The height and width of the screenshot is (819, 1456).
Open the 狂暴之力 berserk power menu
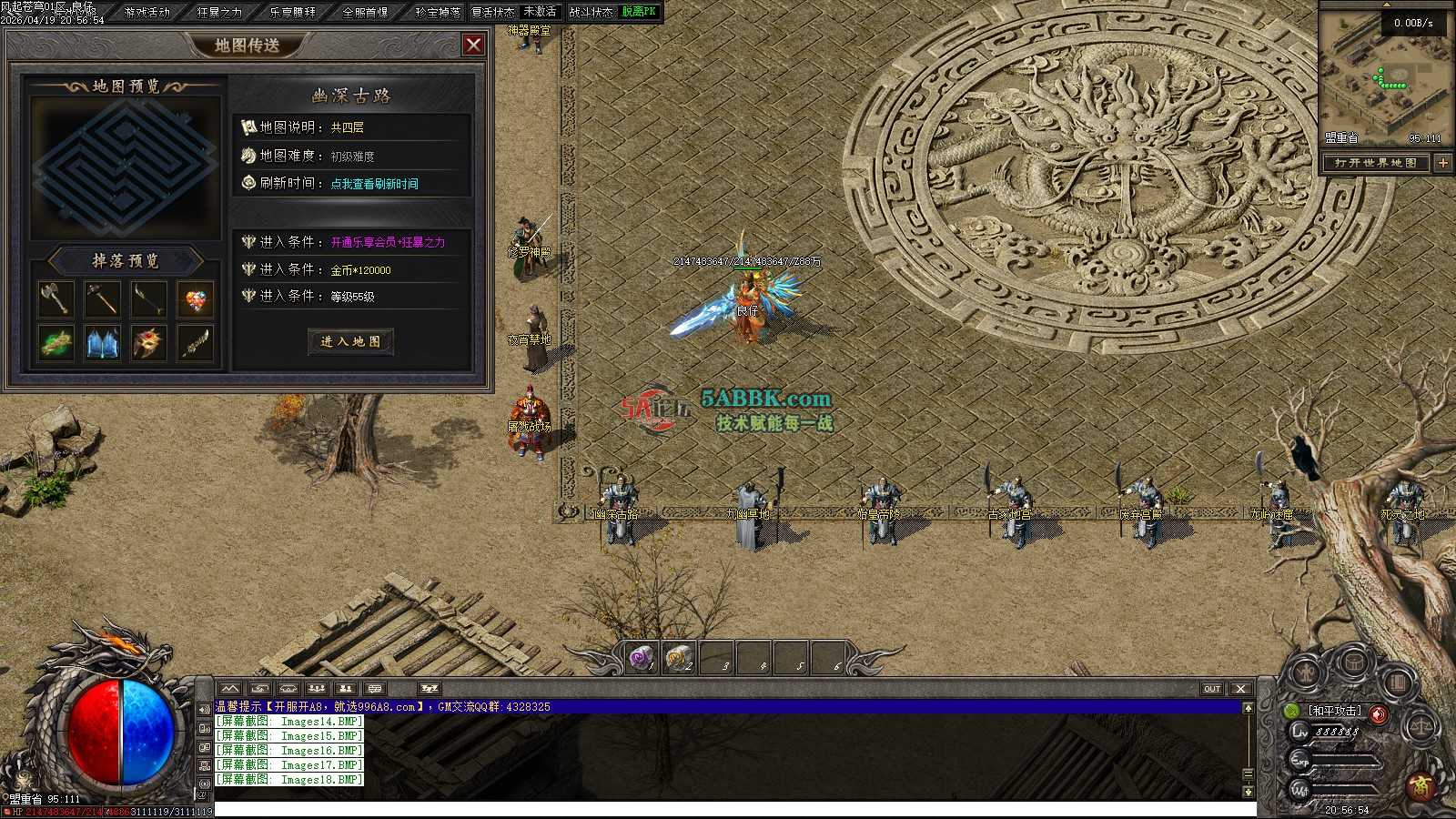219,12
